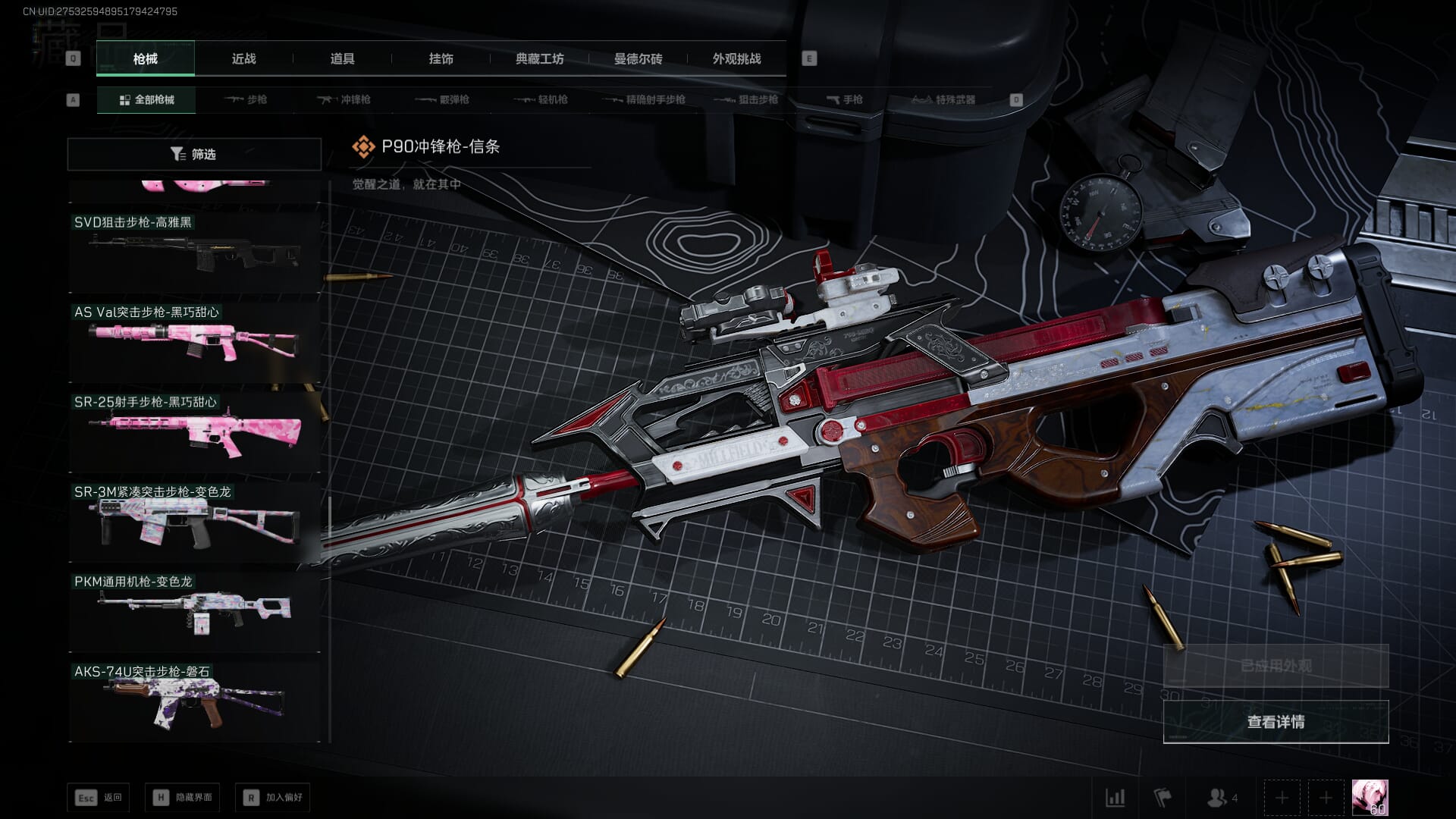Click the 查看详情 view details button

1276,722
